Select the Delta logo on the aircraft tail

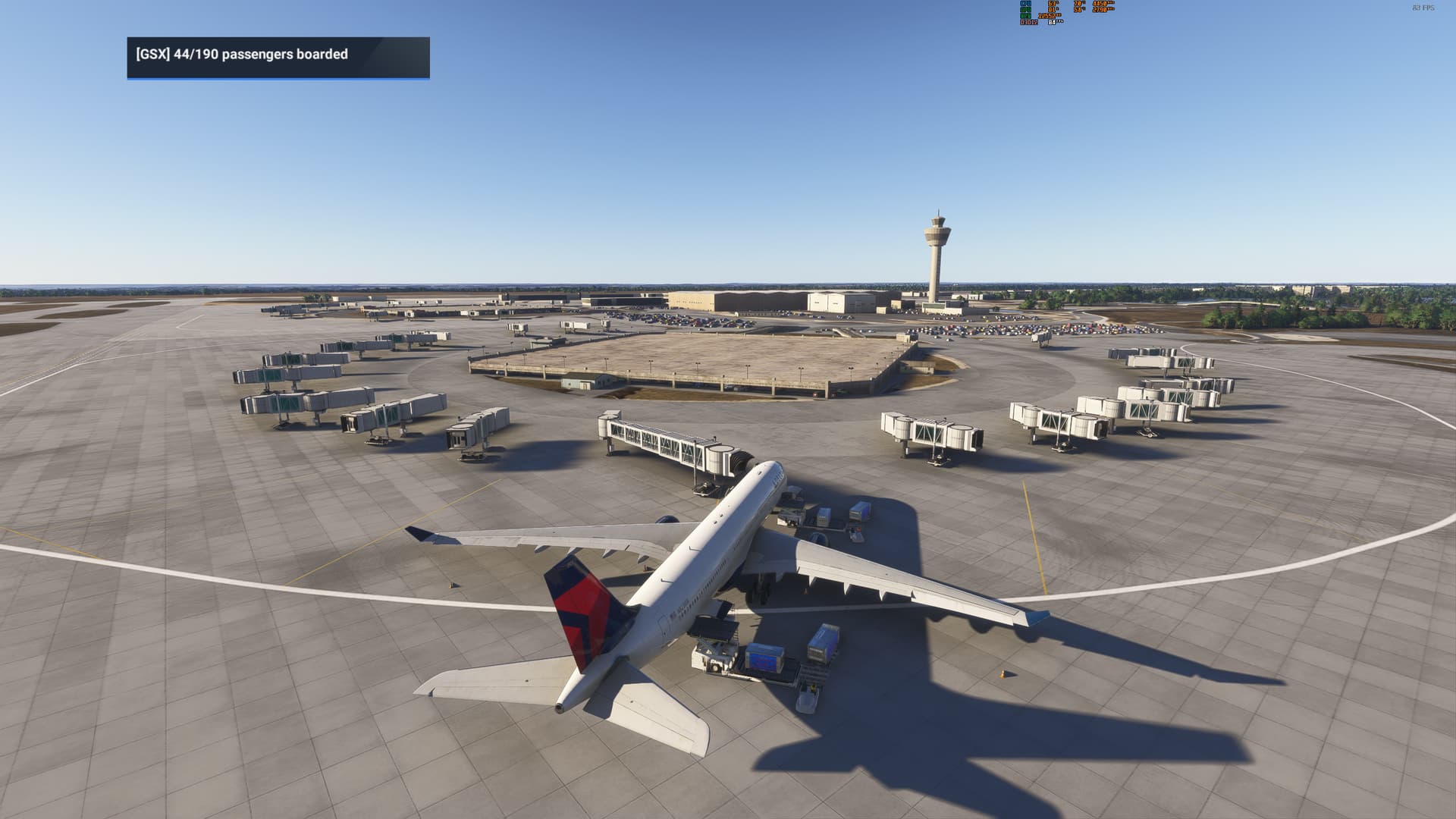coord(581,602)
